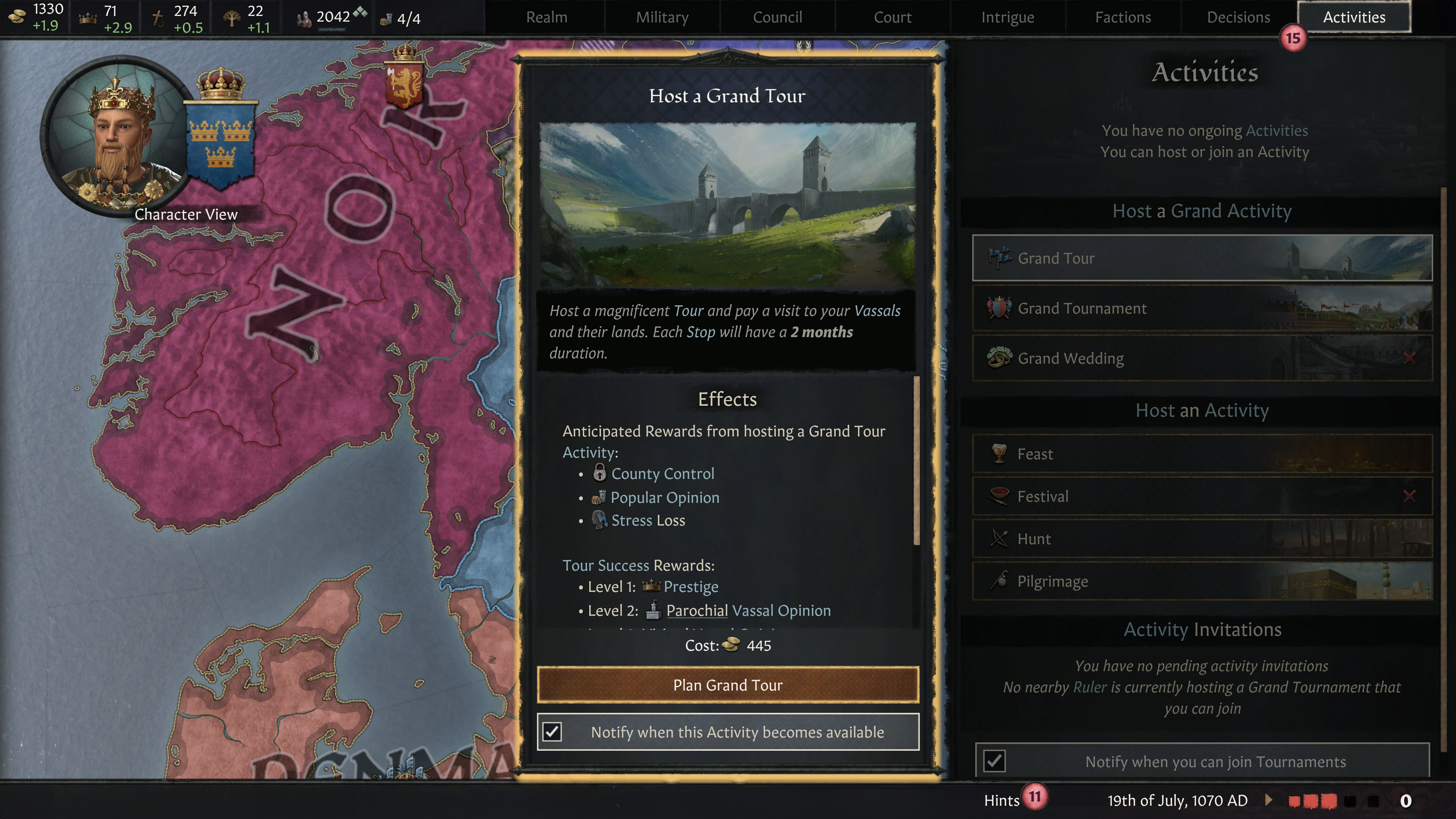Click the Plan Grand Tour button

pos(728,684)
